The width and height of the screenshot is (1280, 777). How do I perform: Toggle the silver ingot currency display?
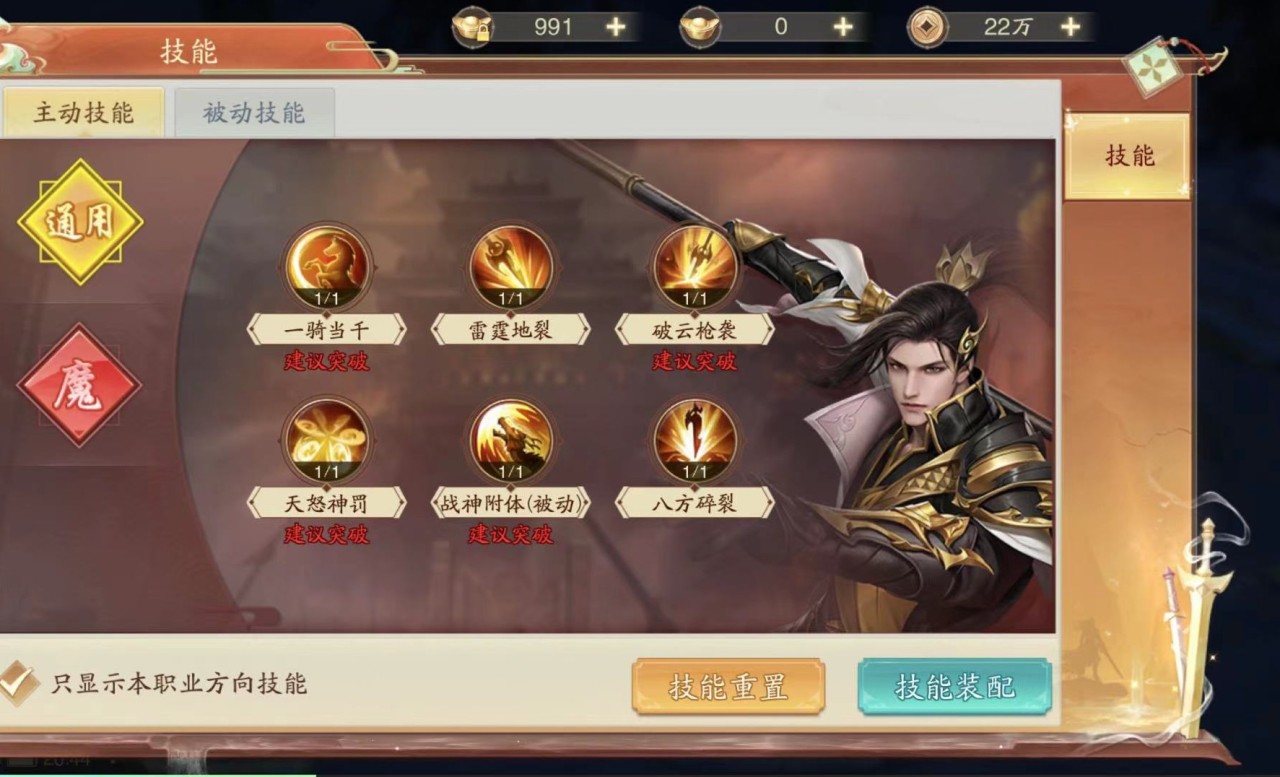(x=700, y=27)
